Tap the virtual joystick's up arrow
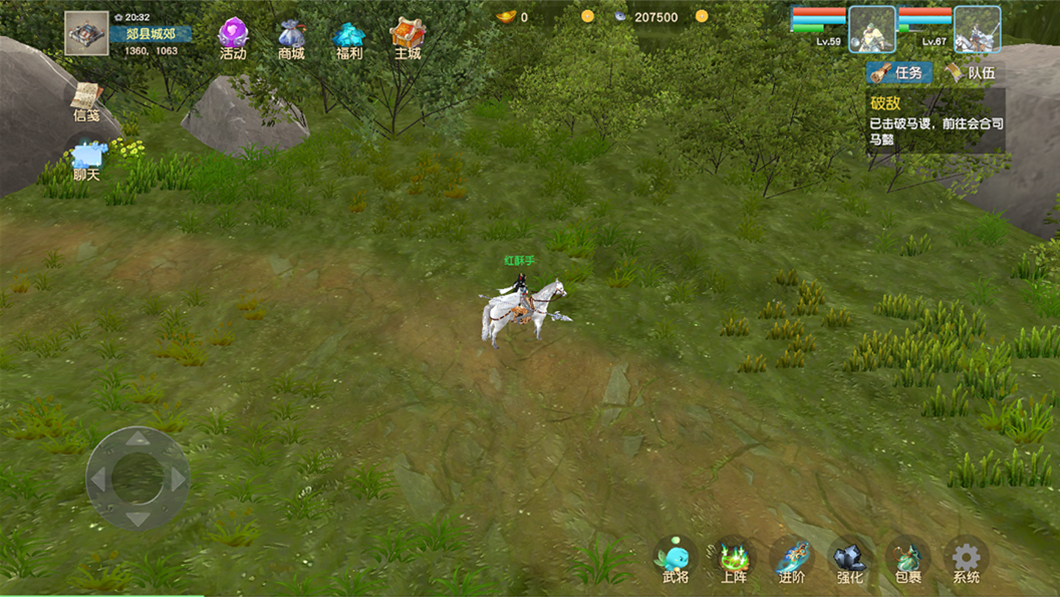1060x597 pixels. tap(138, 439)
